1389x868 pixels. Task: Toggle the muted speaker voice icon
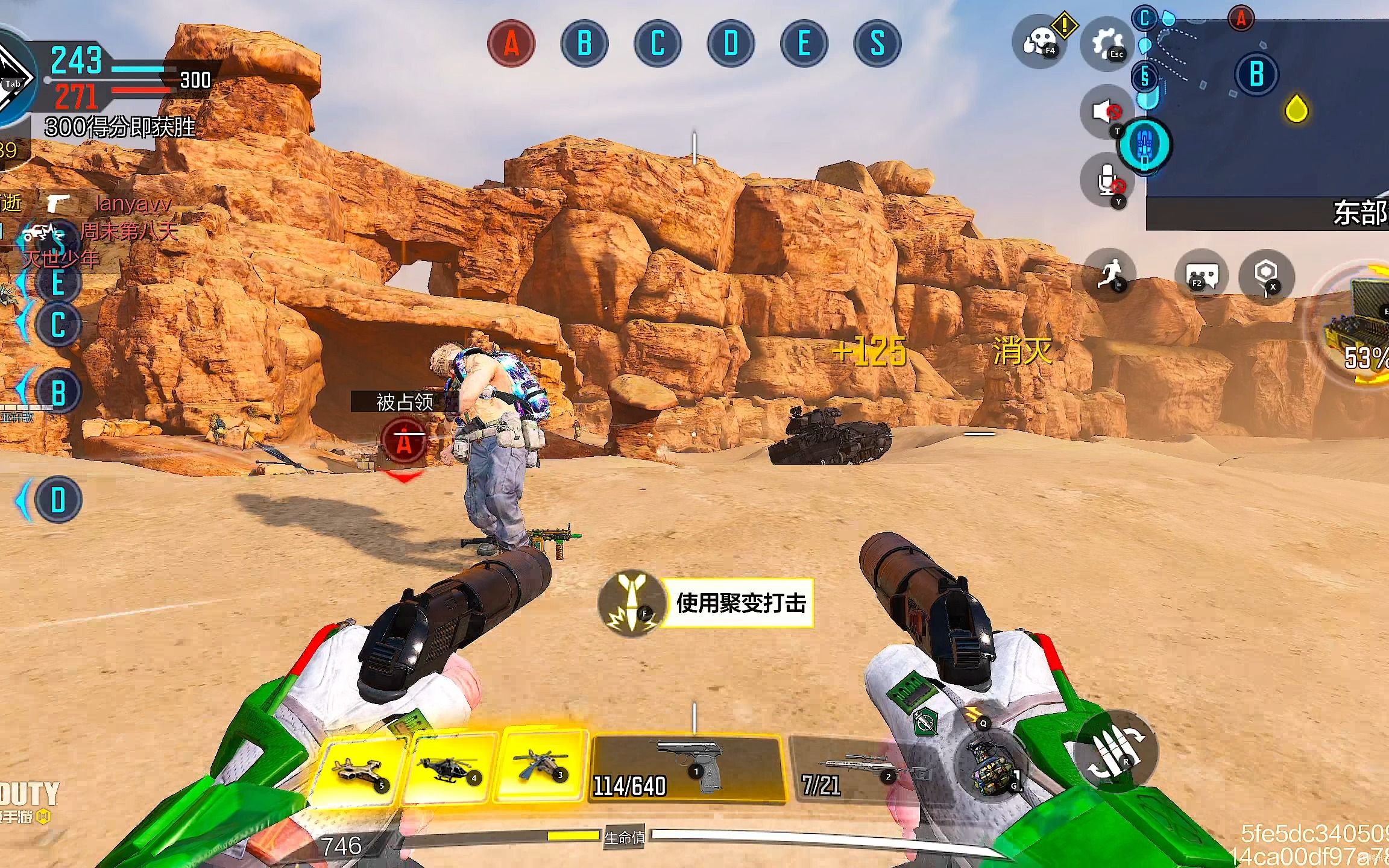tap(1107, 112)
